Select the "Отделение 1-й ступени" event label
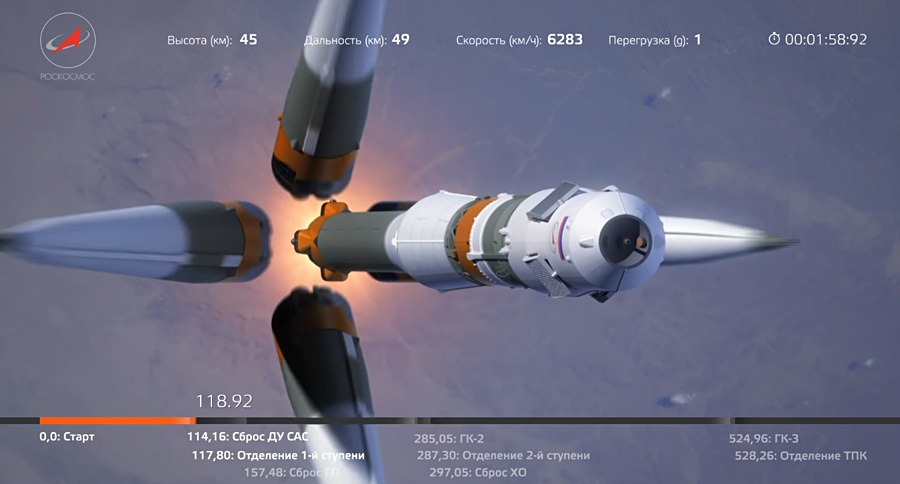The height and width of the screenshot is (484, 900). tap(278, 455)
